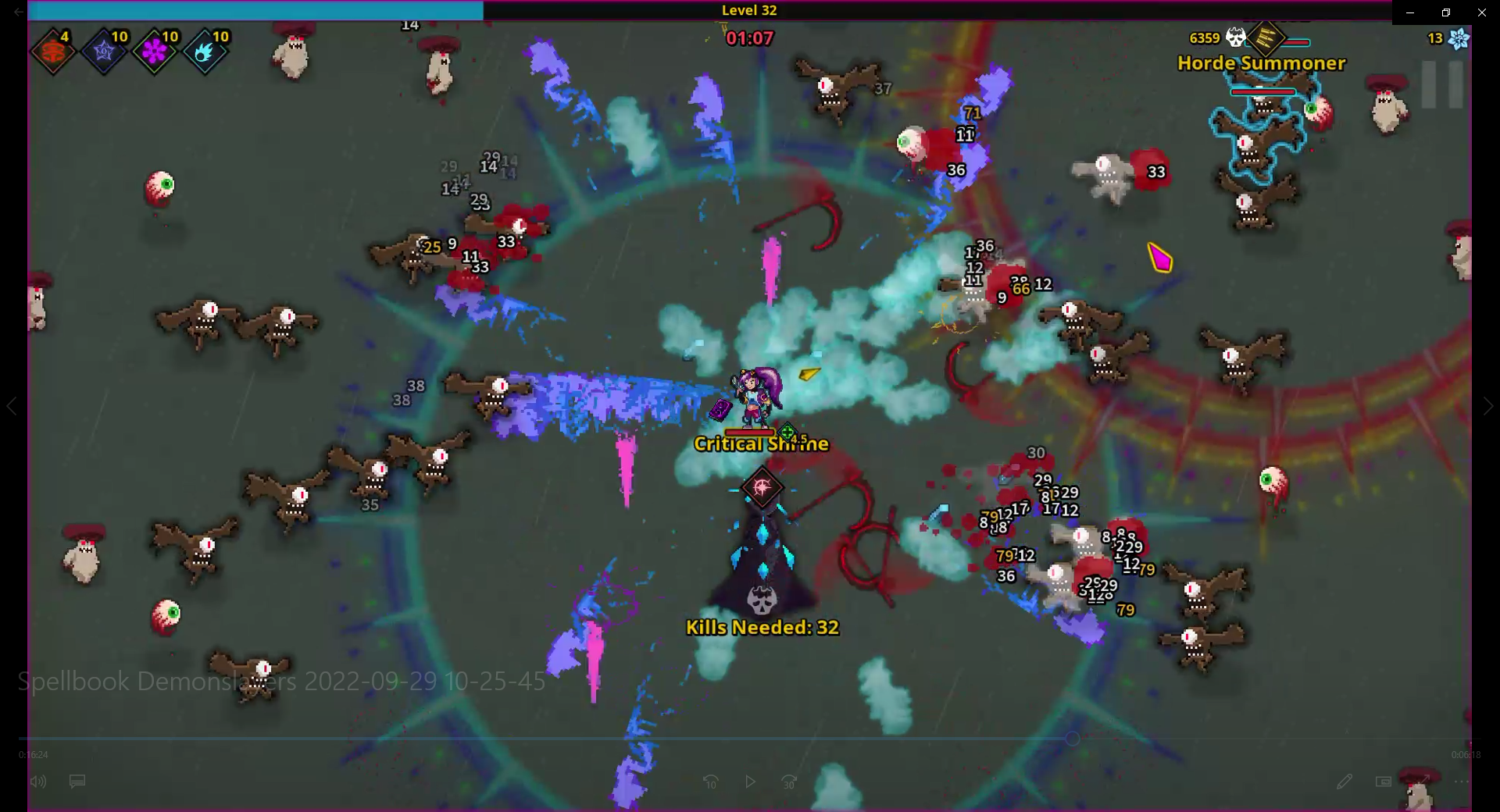Click the skull kill-counter icon beside 6359
The image size is (1500, 812).
pyautogui.click(x=1234, y=37)
